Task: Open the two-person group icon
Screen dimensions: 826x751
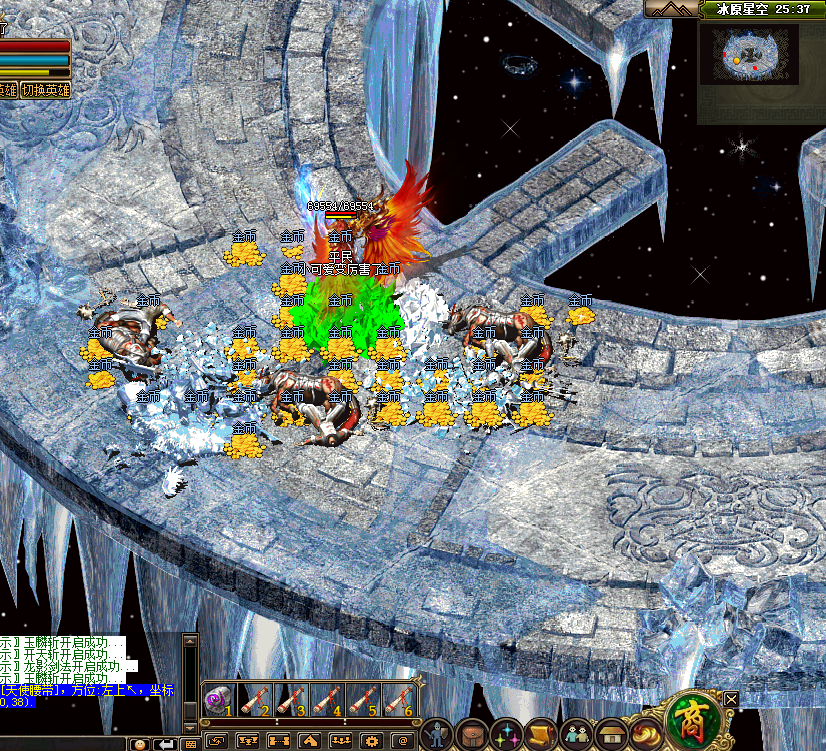Action: (575, 735)
